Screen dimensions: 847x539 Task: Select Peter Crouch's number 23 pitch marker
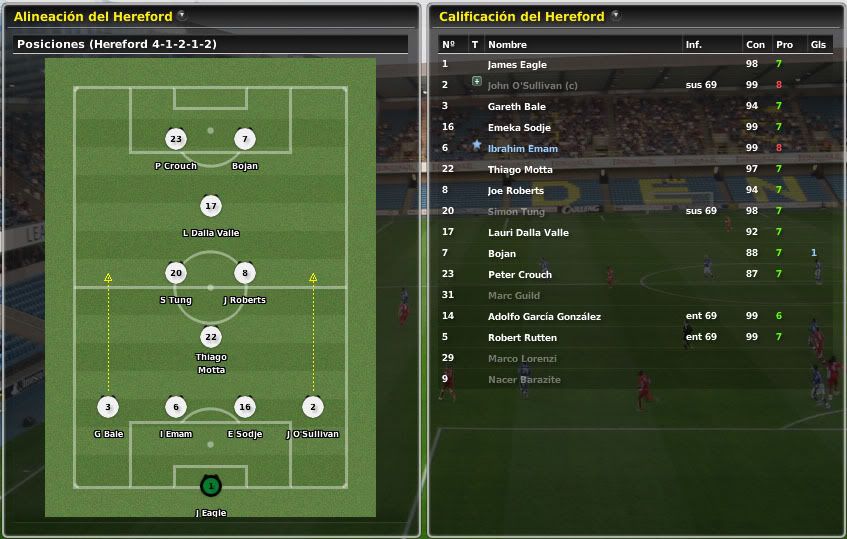pyautogui.click(x=176, y=140)
